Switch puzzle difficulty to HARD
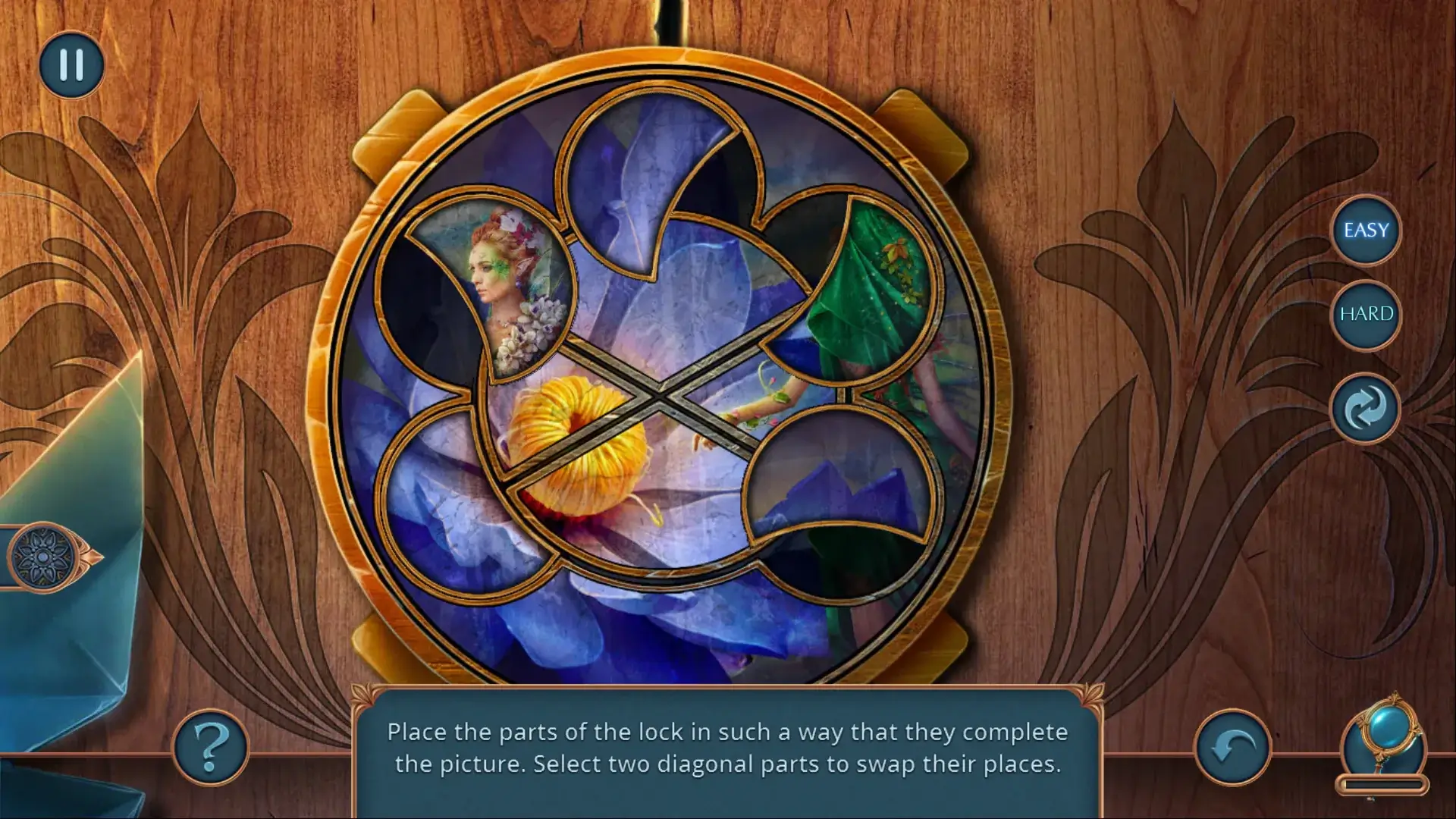 [x=1366, y=314]
